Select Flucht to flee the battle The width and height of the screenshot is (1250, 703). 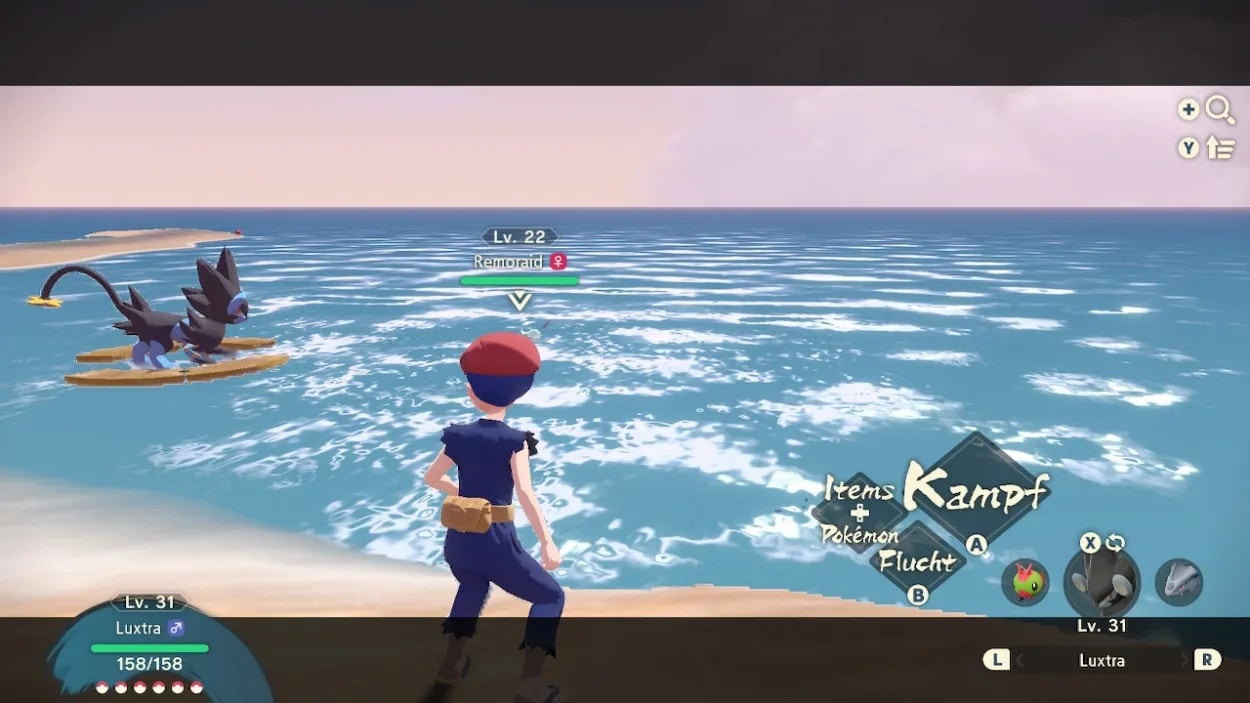click(x=918, y=561)
